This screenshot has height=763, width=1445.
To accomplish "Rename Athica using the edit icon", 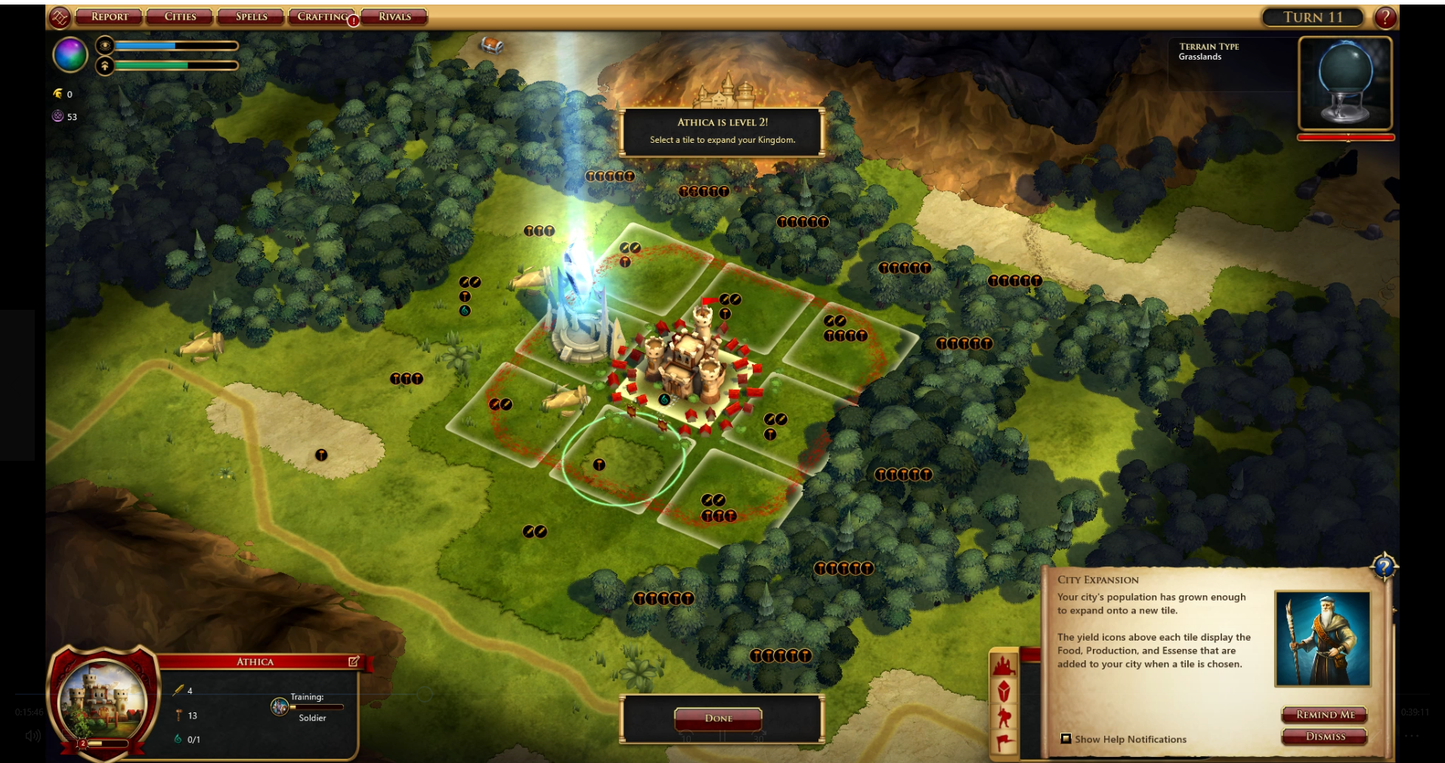I will [353, 661].
